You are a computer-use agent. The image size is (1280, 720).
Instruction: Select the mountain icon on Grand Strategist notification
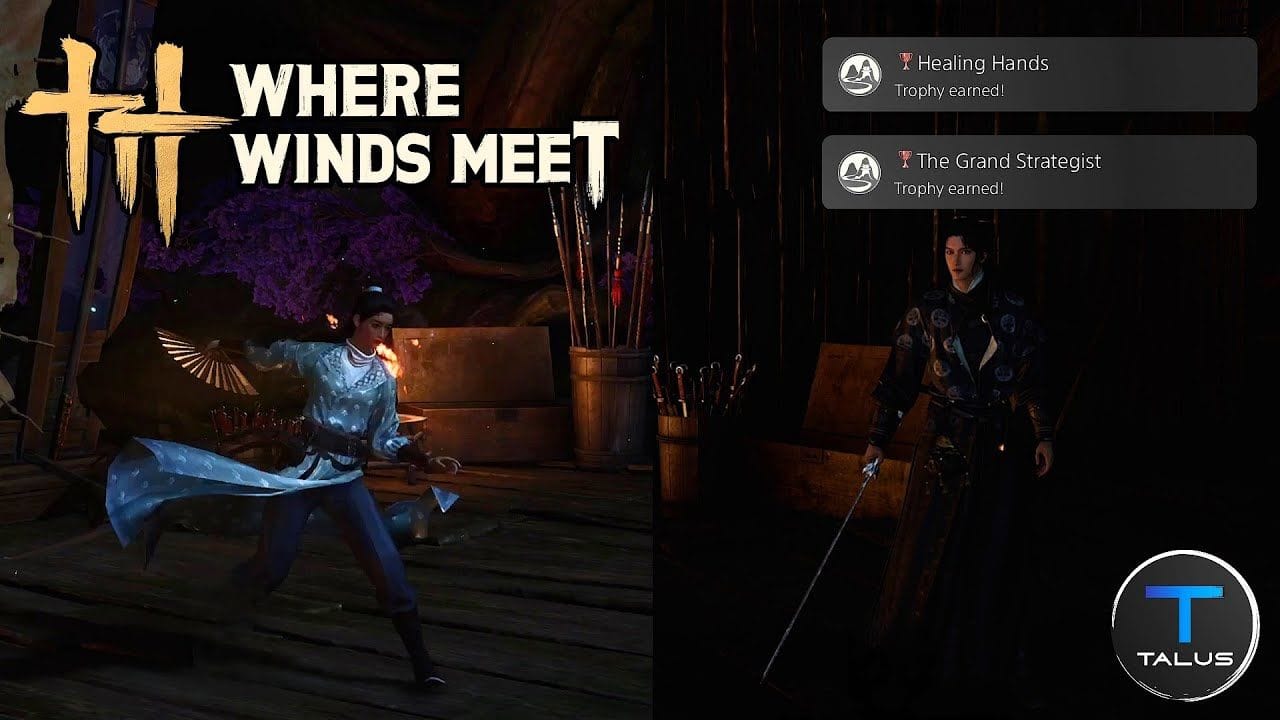coord(862,171)
